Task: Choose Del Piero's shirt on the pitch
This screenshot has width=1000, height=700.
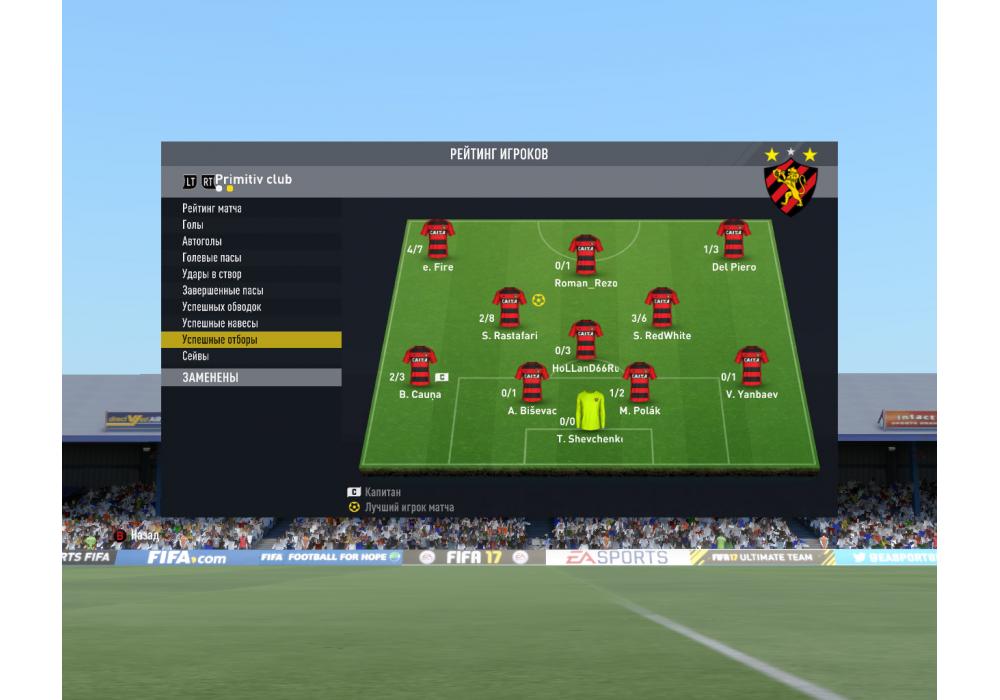Action: click(733, 239)
